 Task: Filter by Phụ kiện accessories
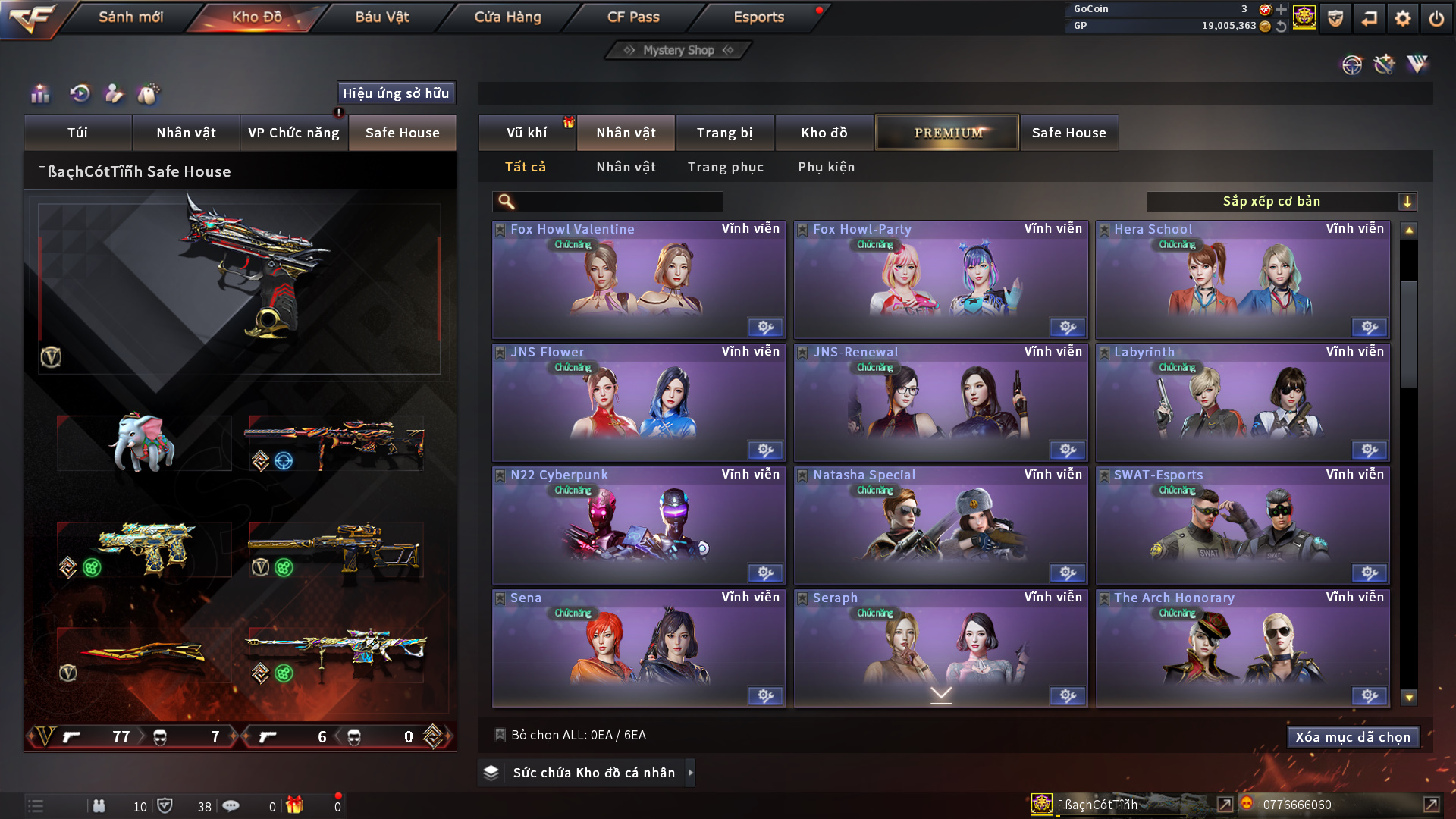coord(826,167)
